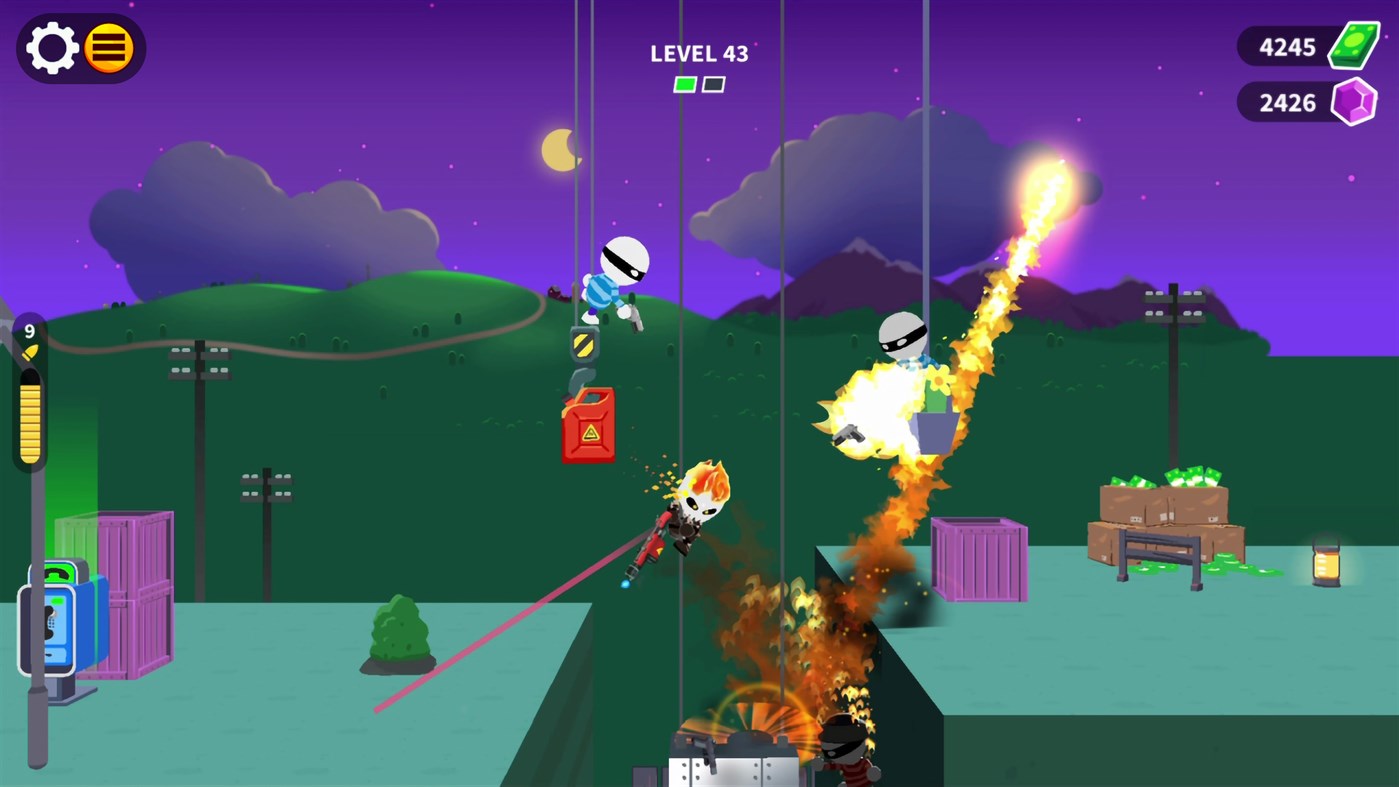The height and width of the screenshot is (787, 1399).
Task: Click the pink shipping crate near center
Action: [980, 562]
